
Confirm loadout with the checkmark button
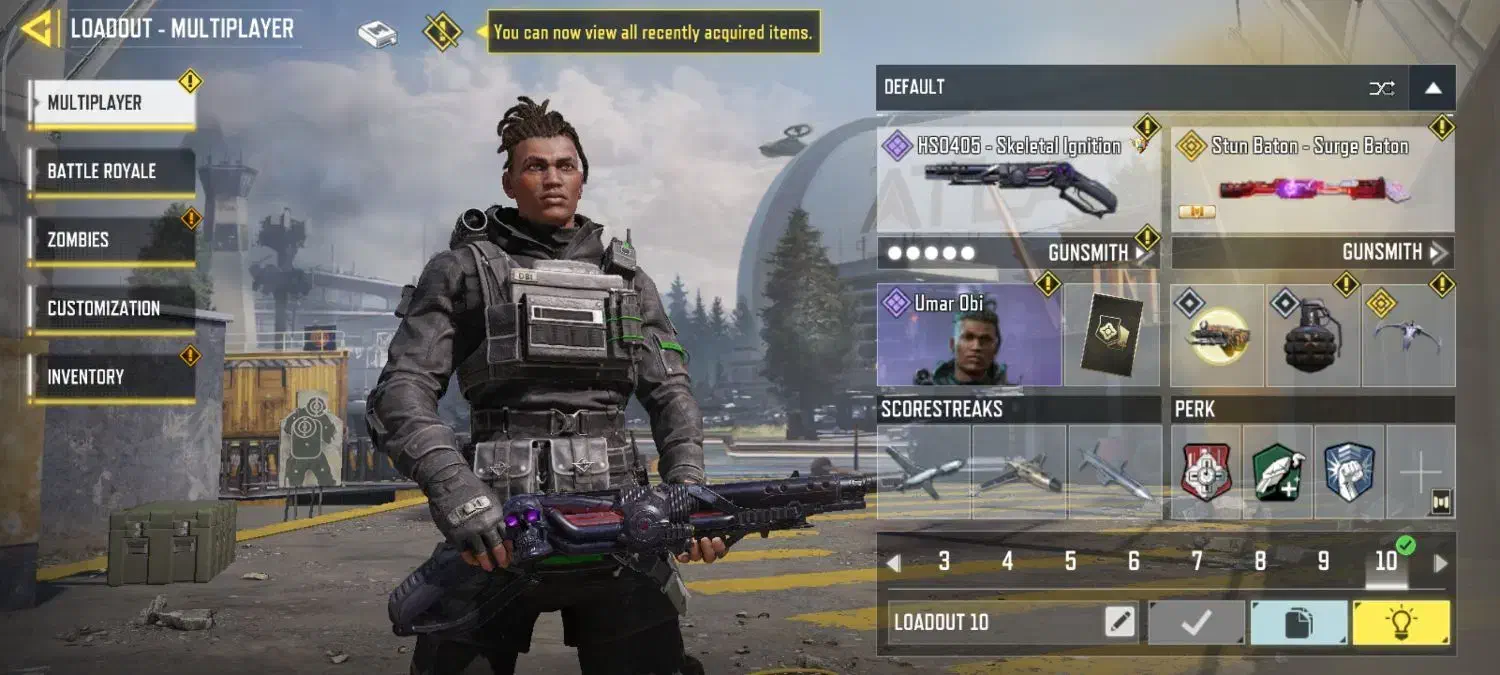[x=1196, y=622]
